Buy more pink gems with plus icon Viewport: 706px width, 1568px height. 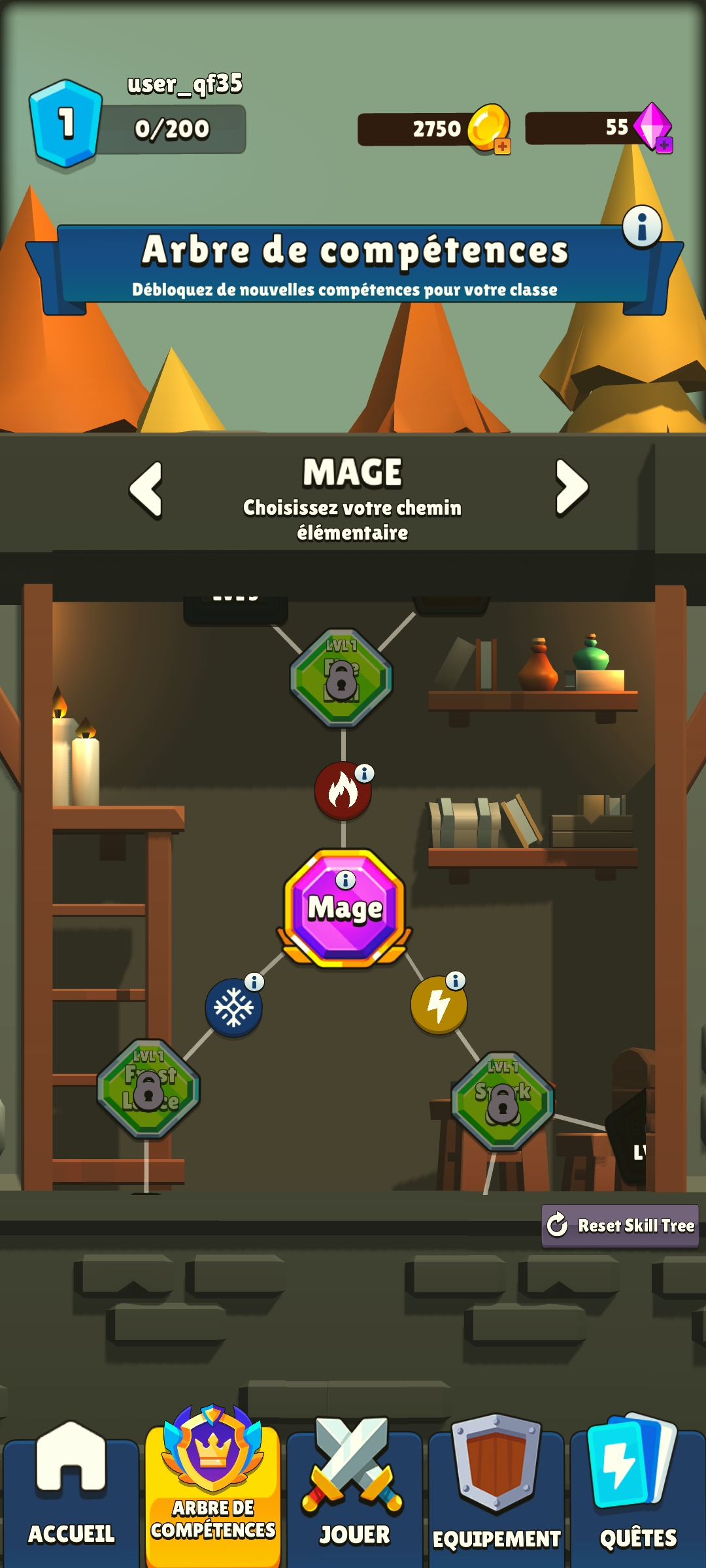click(664, 145)
